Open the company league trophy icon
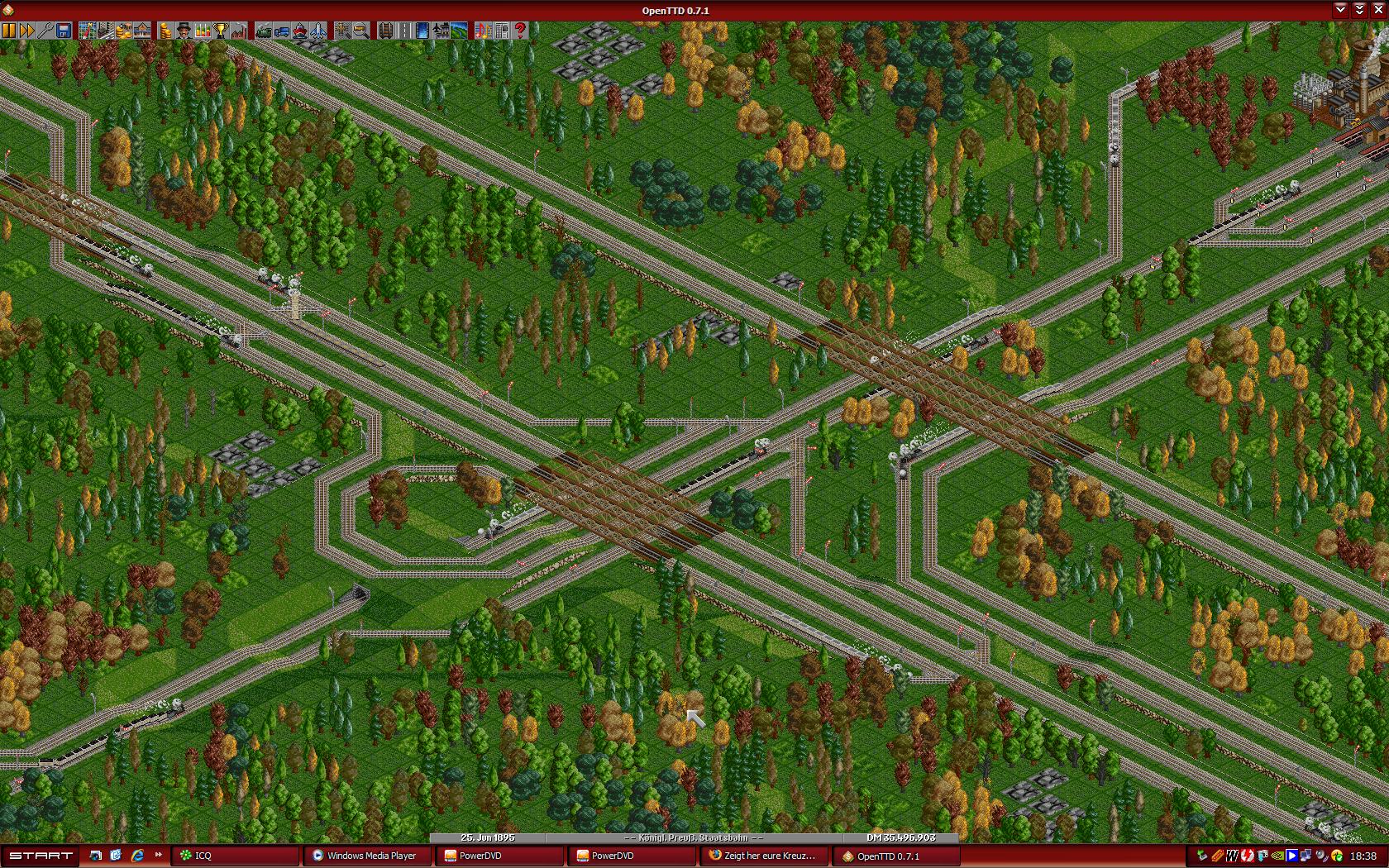 coord(221,31)
